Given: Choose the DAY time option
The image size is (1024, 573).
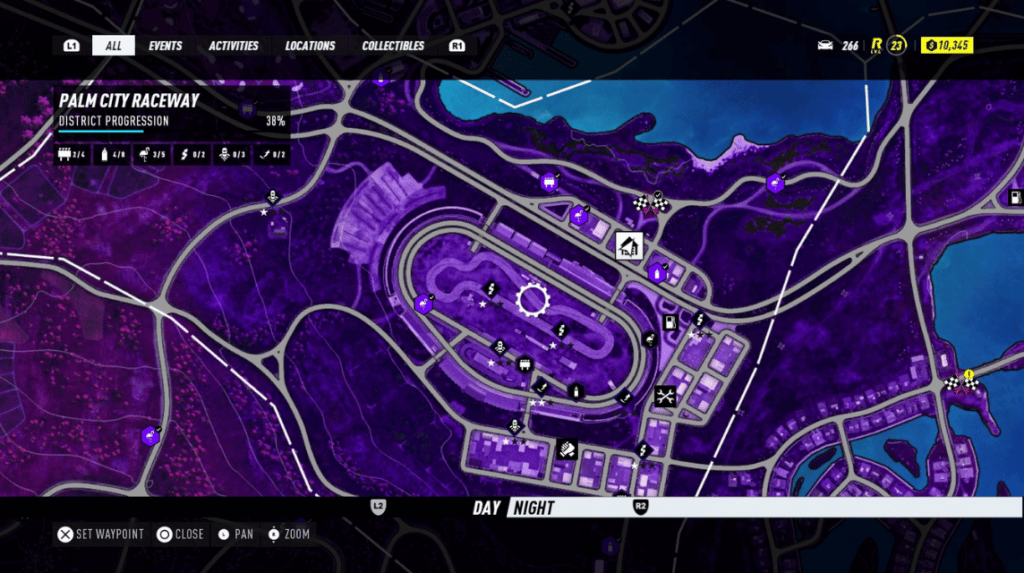Looking at the screenshot, I should 486,508.
